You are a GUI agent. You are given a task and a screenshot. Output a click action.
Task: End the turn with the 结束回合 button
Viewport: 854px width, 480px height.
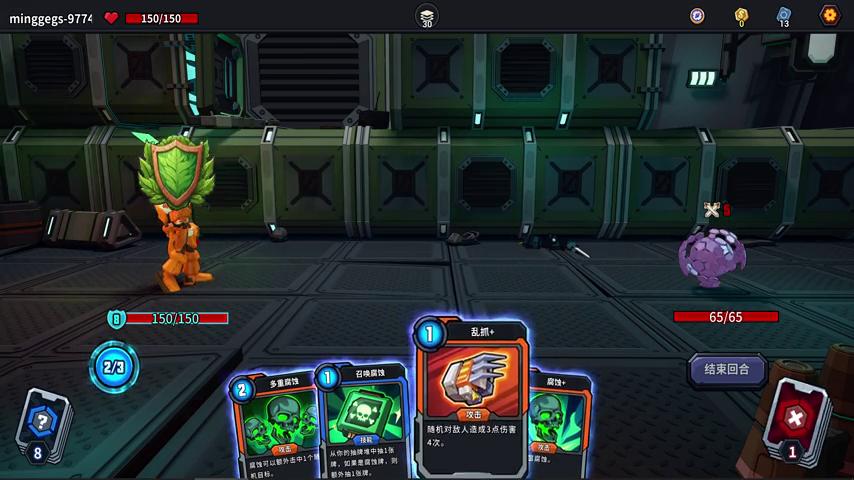pos(727,369)
